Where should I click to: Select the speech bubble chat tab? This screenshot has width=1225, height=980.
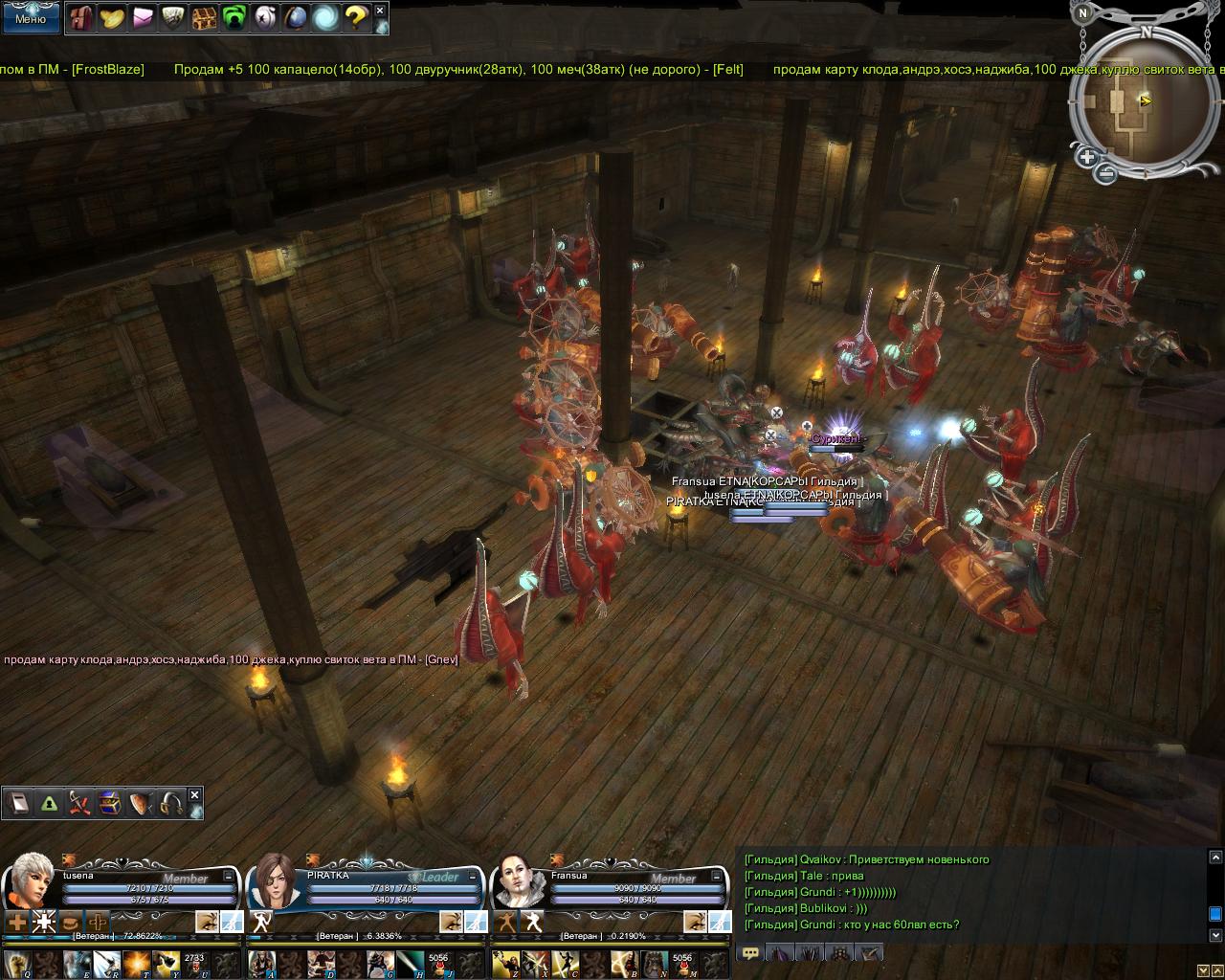pyautogui.click(x=750, y=952)
